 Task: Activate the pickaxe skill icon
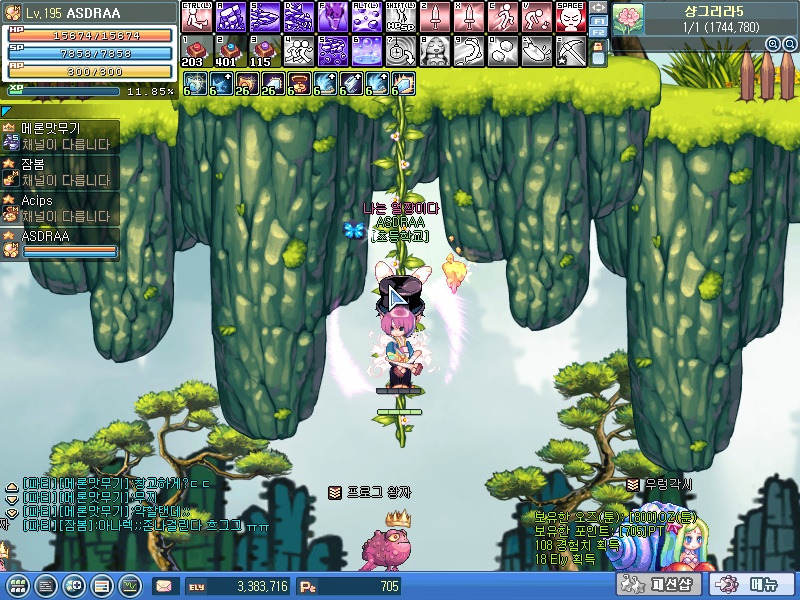click(x=570, y=51)
